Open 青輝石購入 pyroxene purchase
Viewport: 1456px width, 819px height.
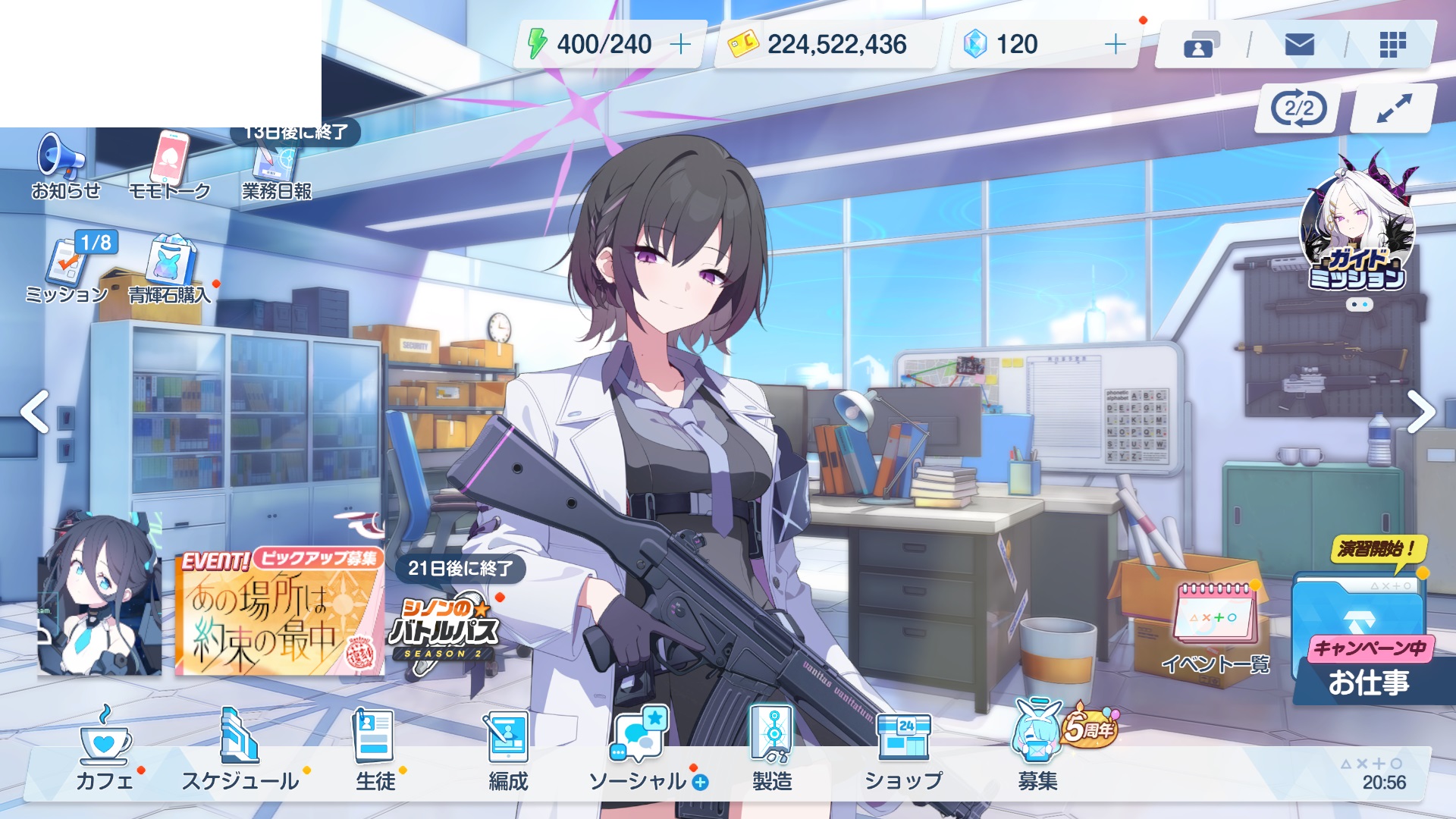[x=170, y=269]
